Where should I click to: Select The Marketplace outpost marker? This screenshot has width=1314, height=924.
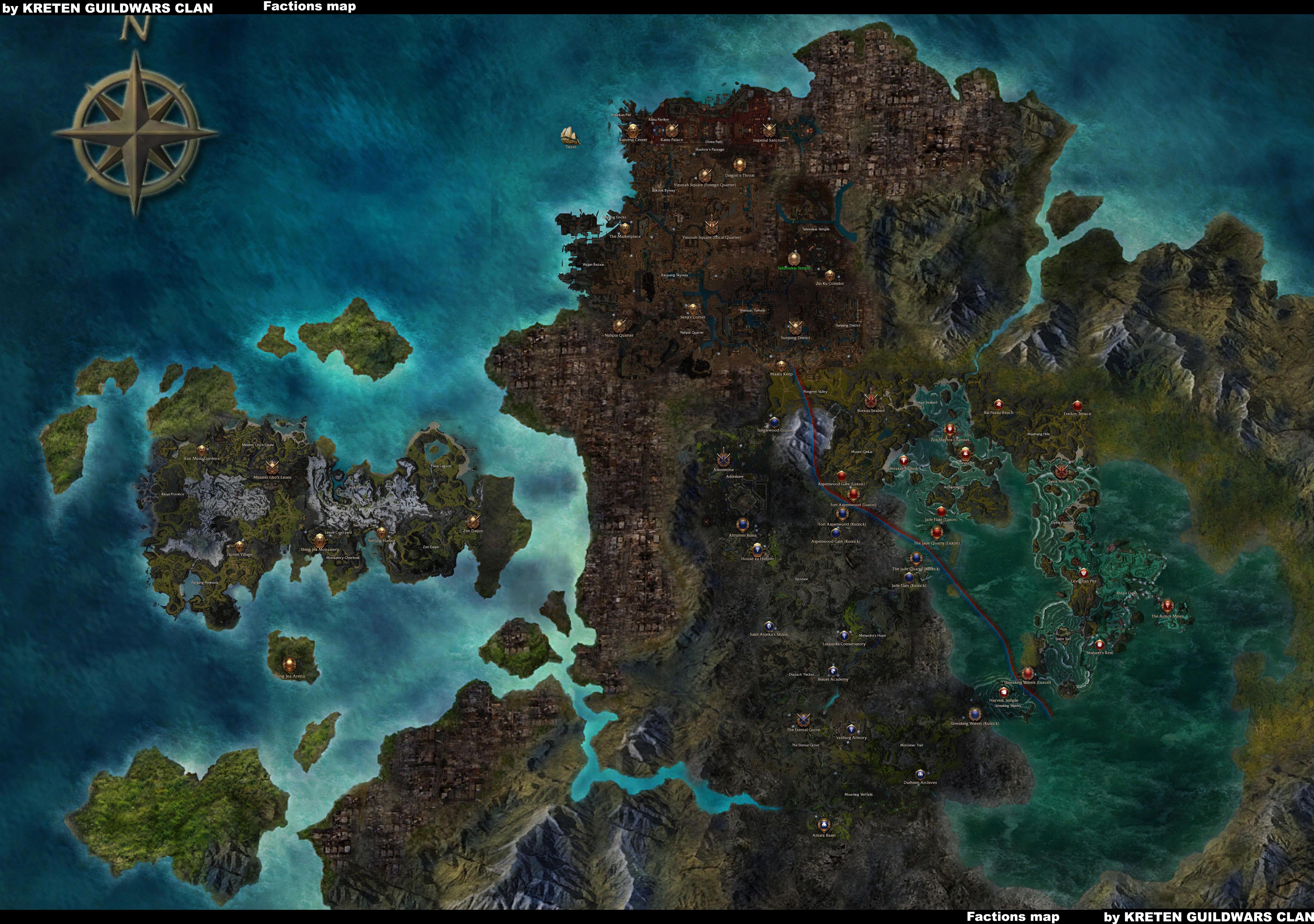[625, 228]
